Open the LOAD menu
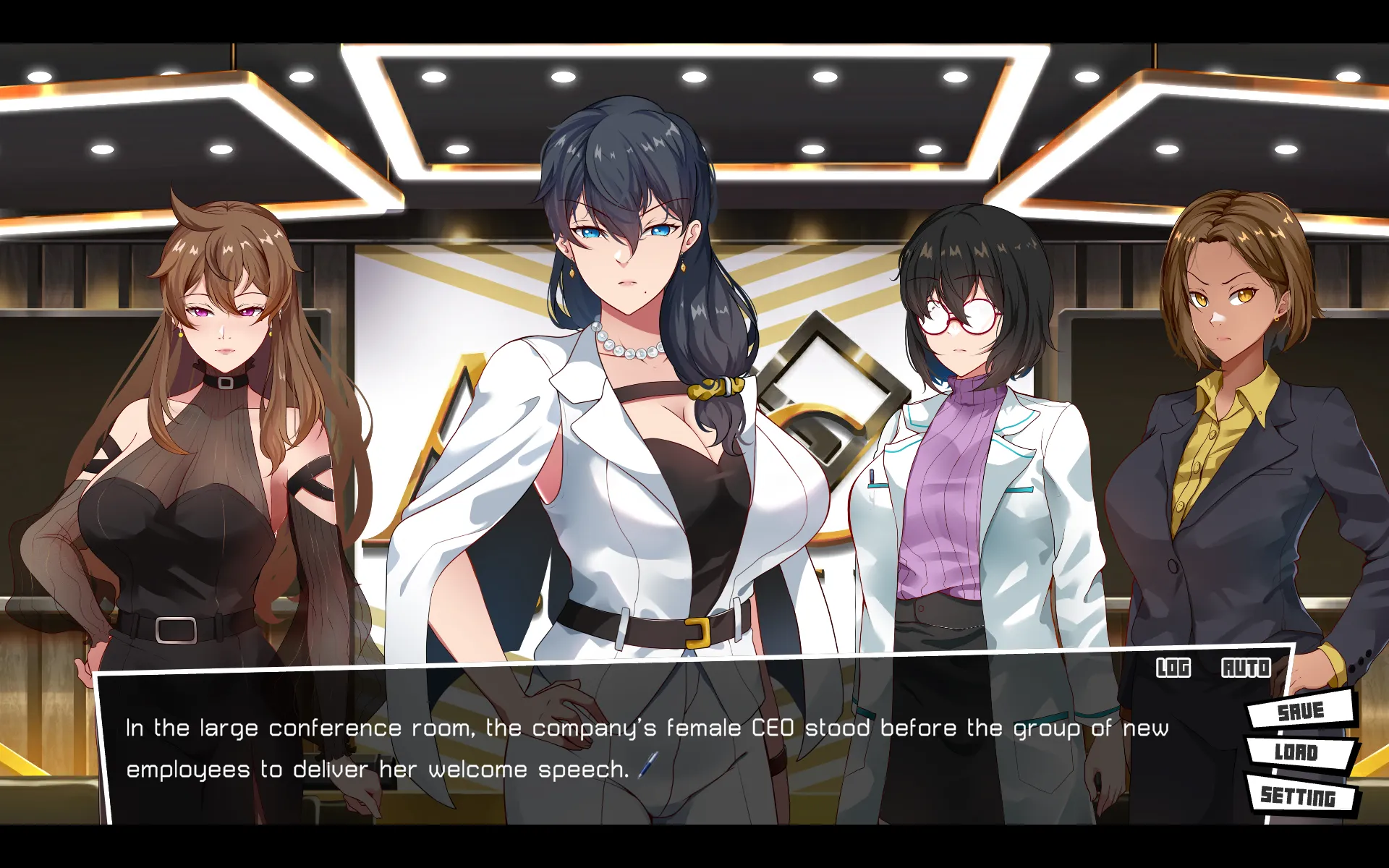Image resolution: width=1389 pixels, height=868 pixels. pyautogui.click(x=1296, y=752)
